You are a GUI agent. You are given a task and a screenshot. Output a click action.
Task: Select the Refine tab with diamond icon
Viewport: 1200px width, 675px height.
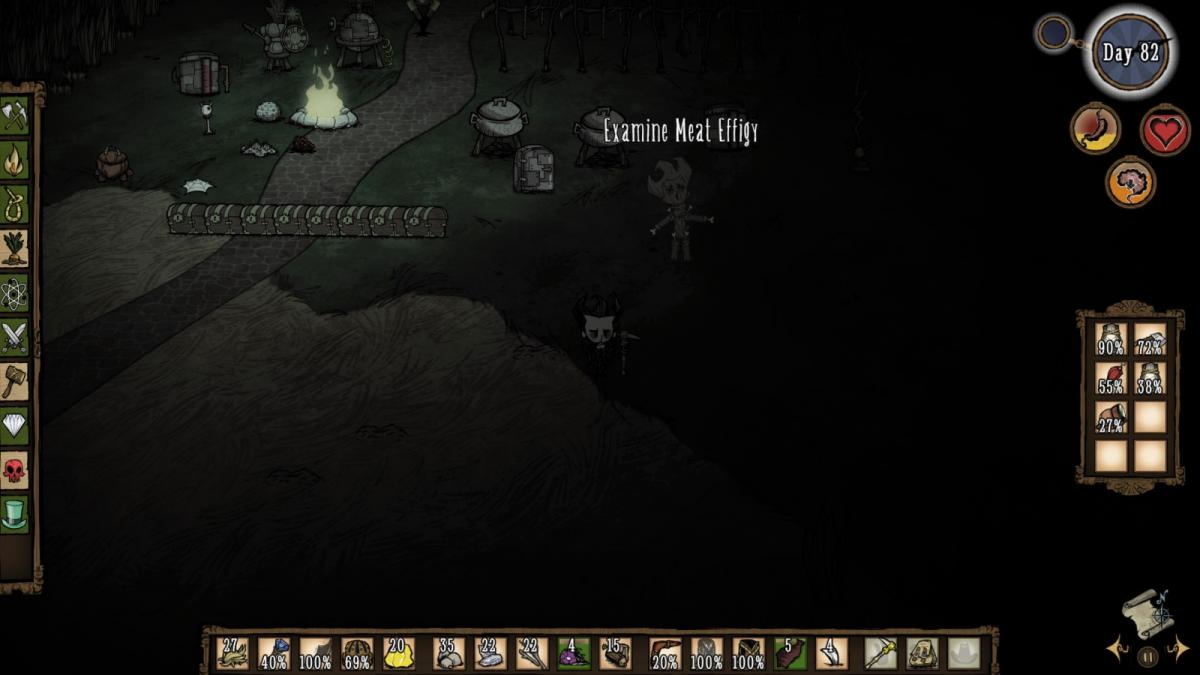(x=14, y=426)
